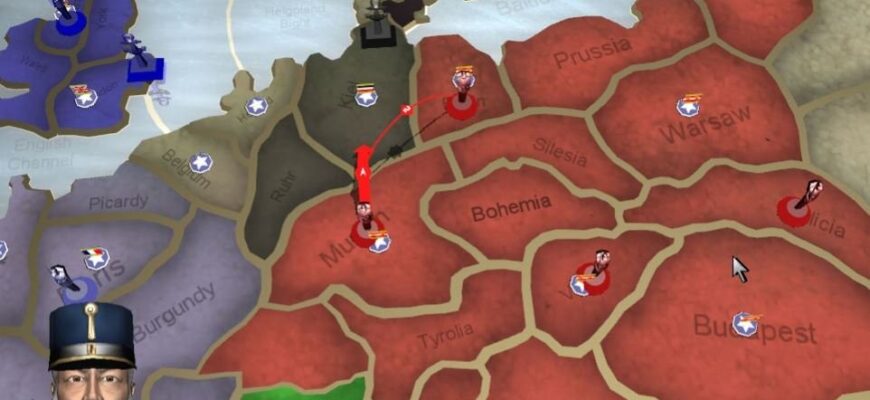Select the Kiel supply center star

click(x=366, y=96)
